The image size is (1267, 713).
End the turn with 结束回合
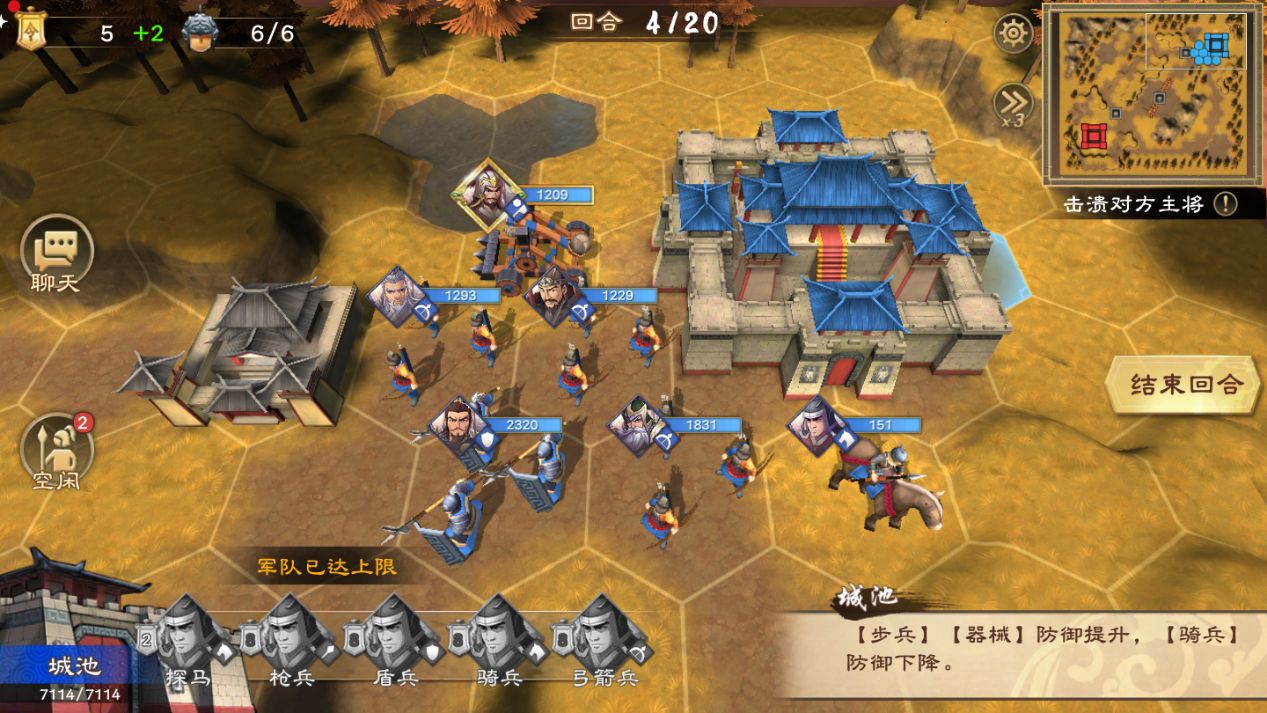pyautogui.click(x=1185, y=385)
